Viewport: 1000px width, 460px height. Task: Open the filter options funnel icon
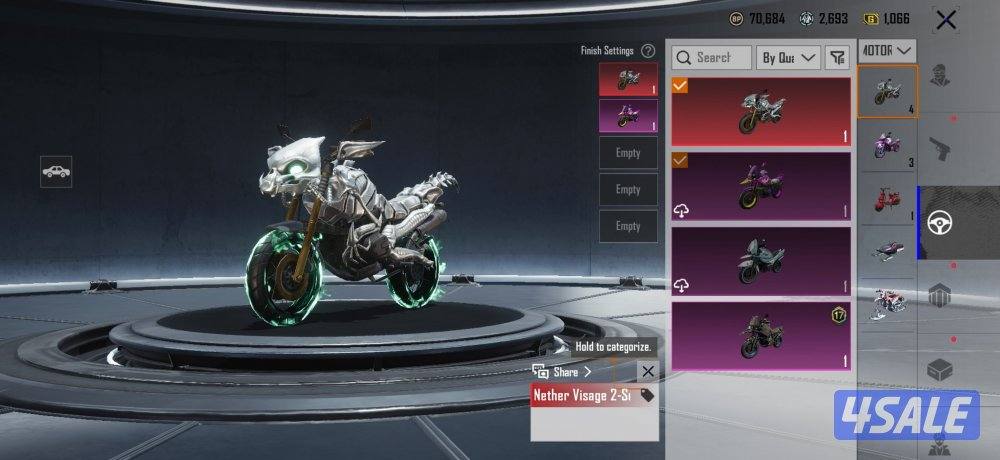pyautogui.click(x=837, y=58)
